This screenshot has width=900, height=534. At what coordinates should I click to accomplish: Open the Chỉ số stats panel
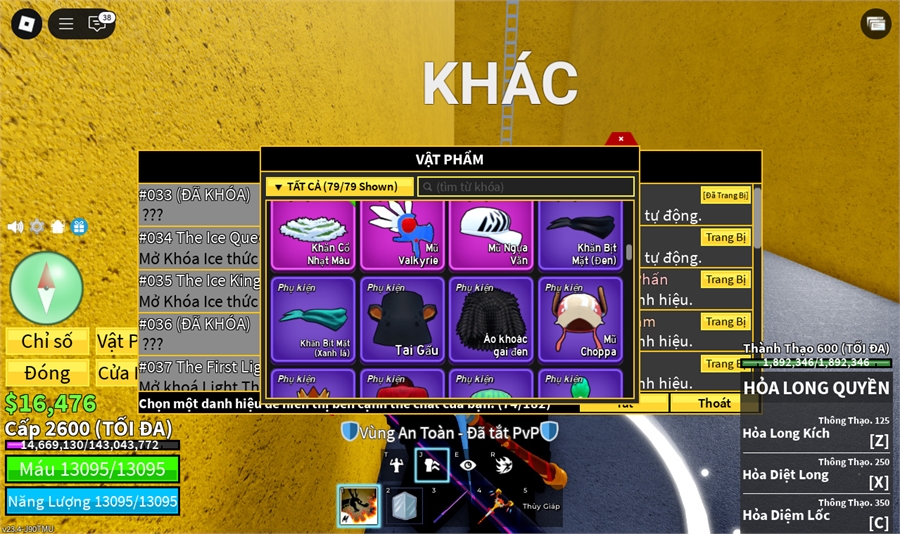(47, 342)
